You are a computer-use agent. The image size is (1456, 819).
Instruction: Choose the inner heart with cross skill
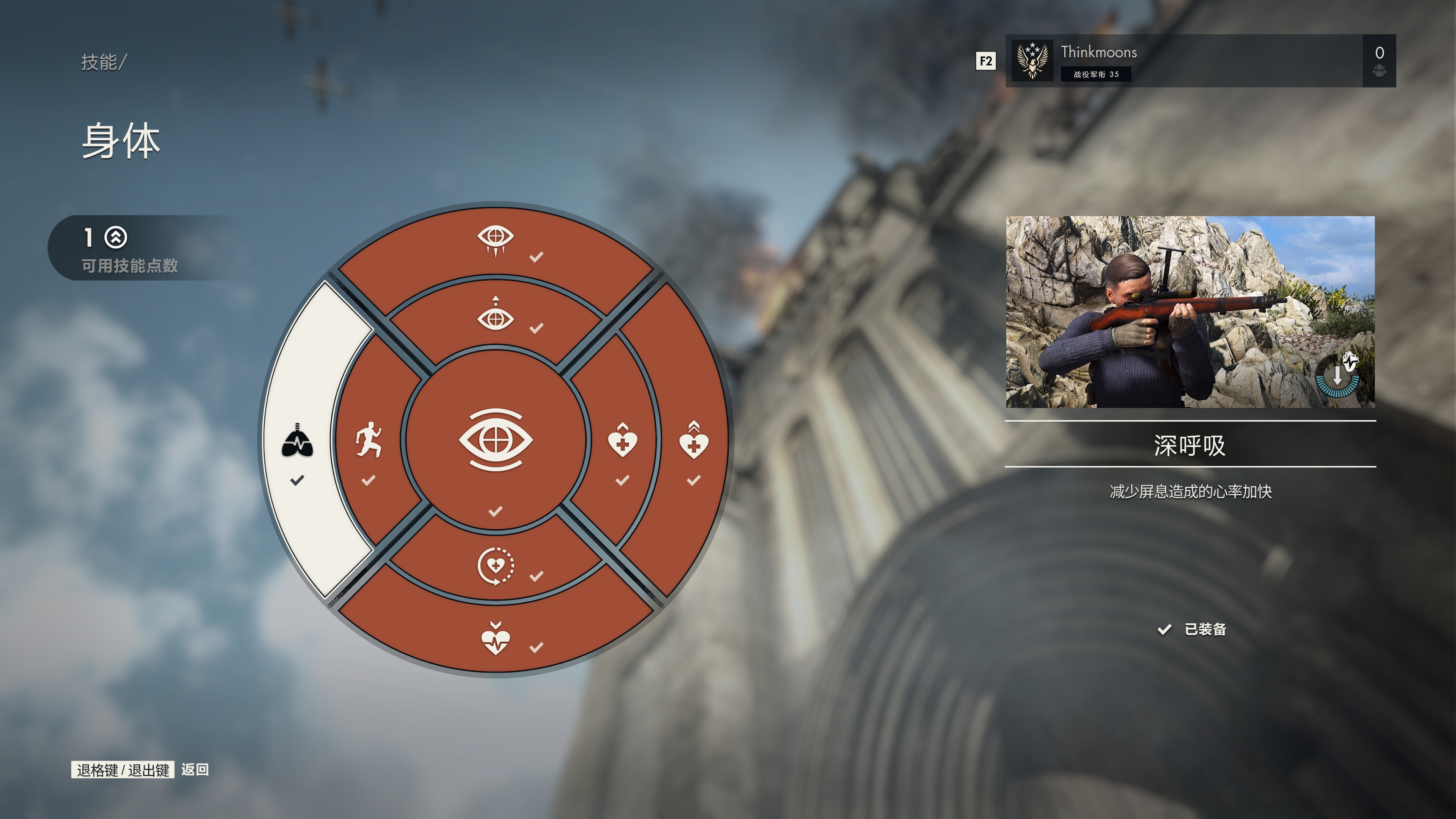pyautogui.click(x=622, y=441)
